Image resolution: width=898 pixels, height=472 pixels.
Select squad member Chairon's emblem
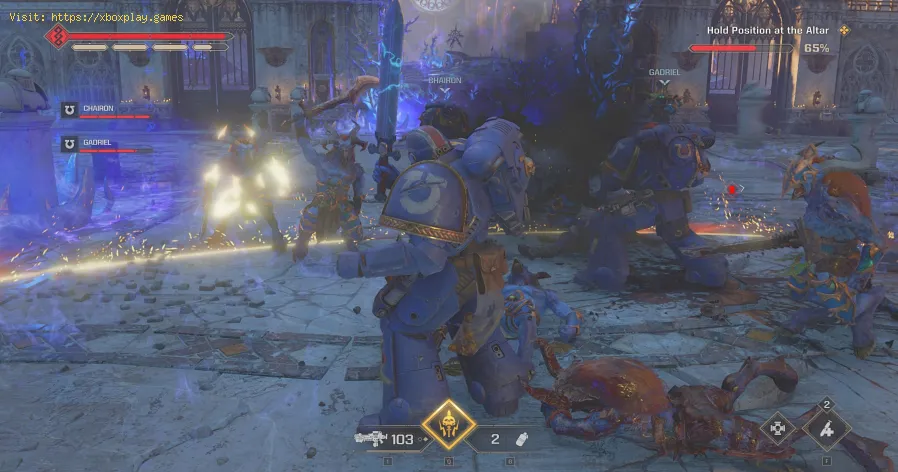point(70,110)
